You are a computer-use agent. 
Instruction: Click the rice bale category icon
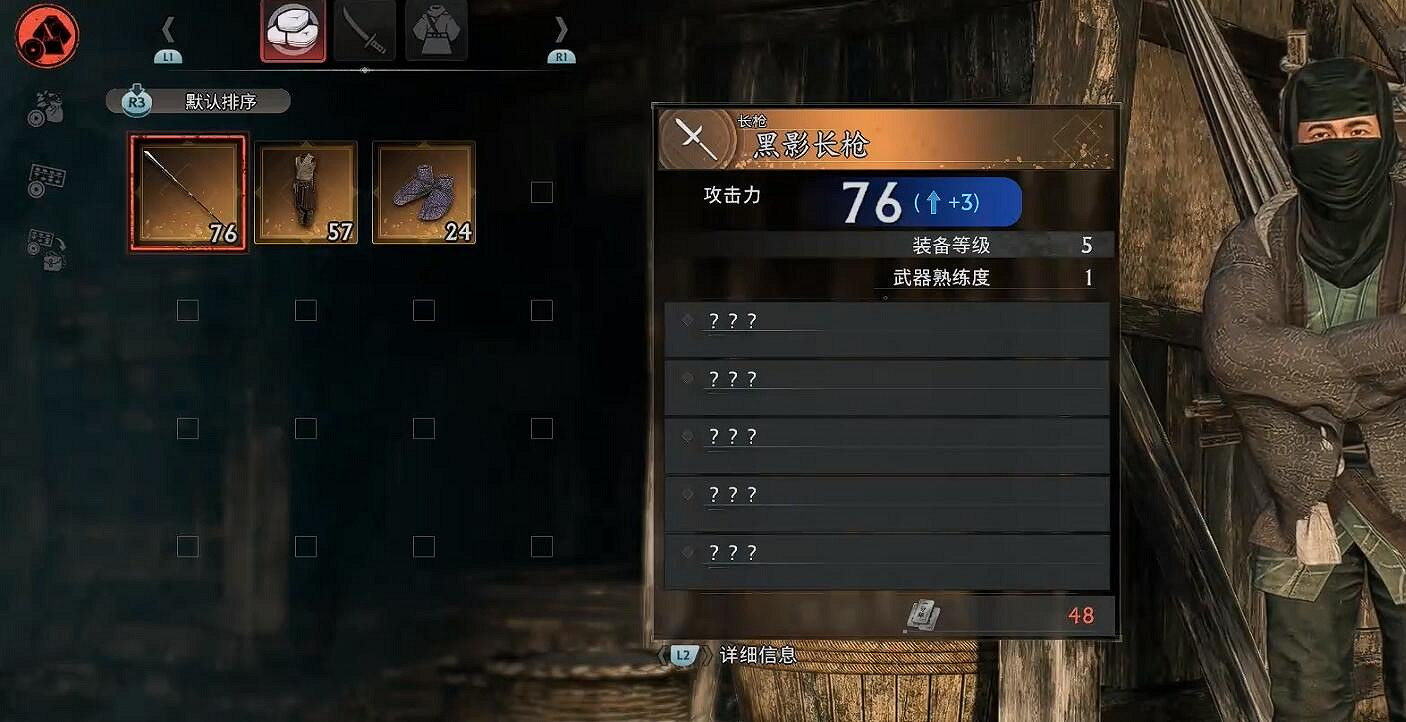(x=293, y=30)
